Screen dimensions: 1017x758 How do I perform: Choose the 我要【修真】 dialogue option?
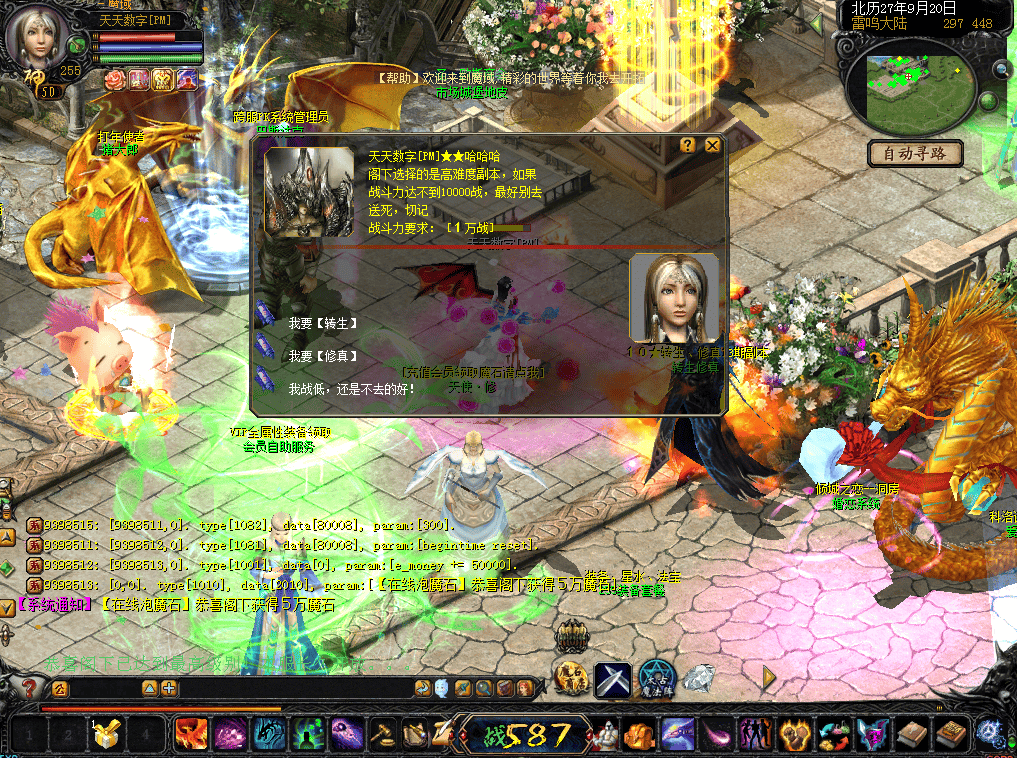coord(322,356)
